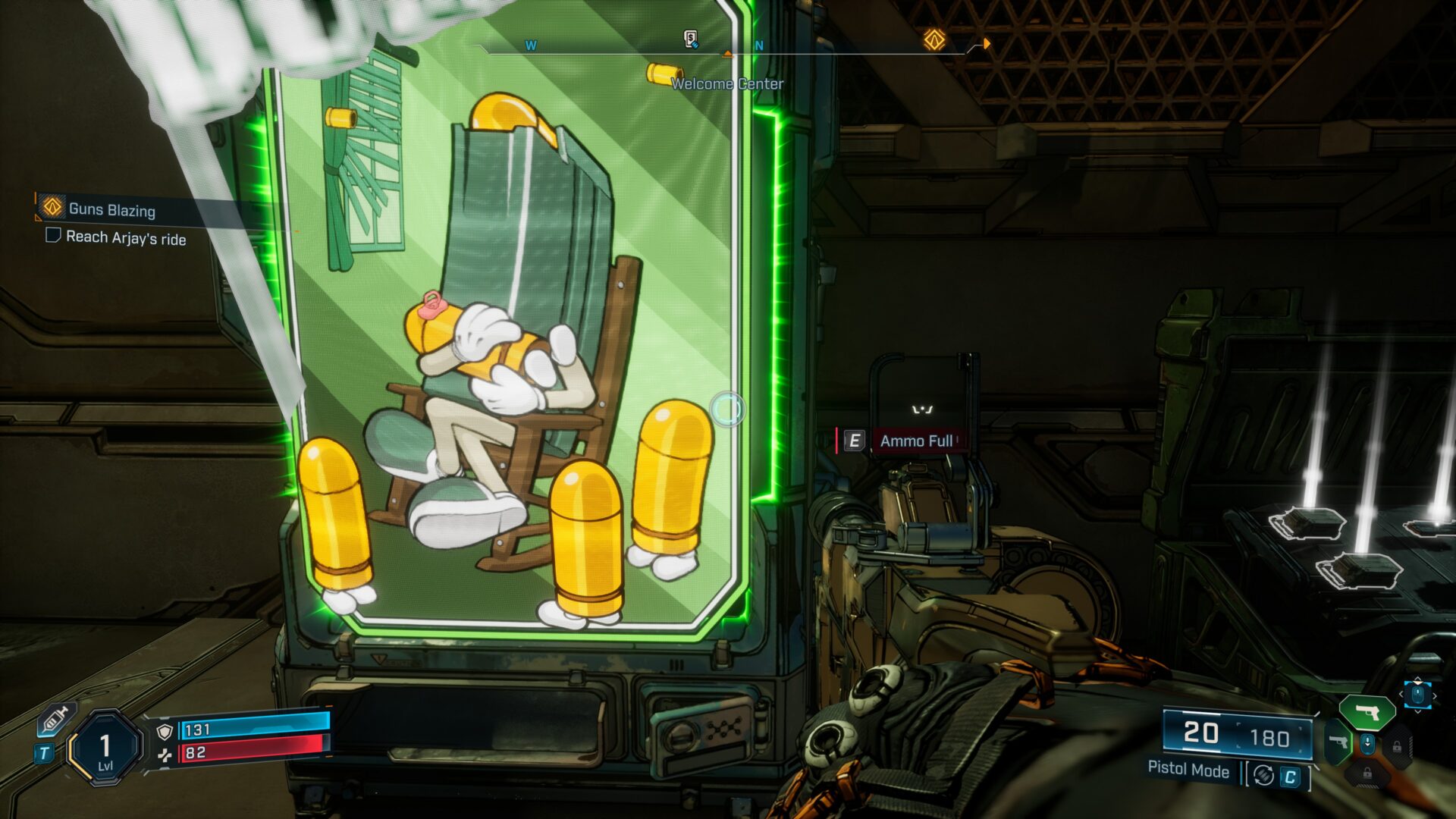Click the highlighted blue slot above the weapon wheel
Image resolution: width=1456 pixels, height=819 pixels.
(x=1417, y=694)
